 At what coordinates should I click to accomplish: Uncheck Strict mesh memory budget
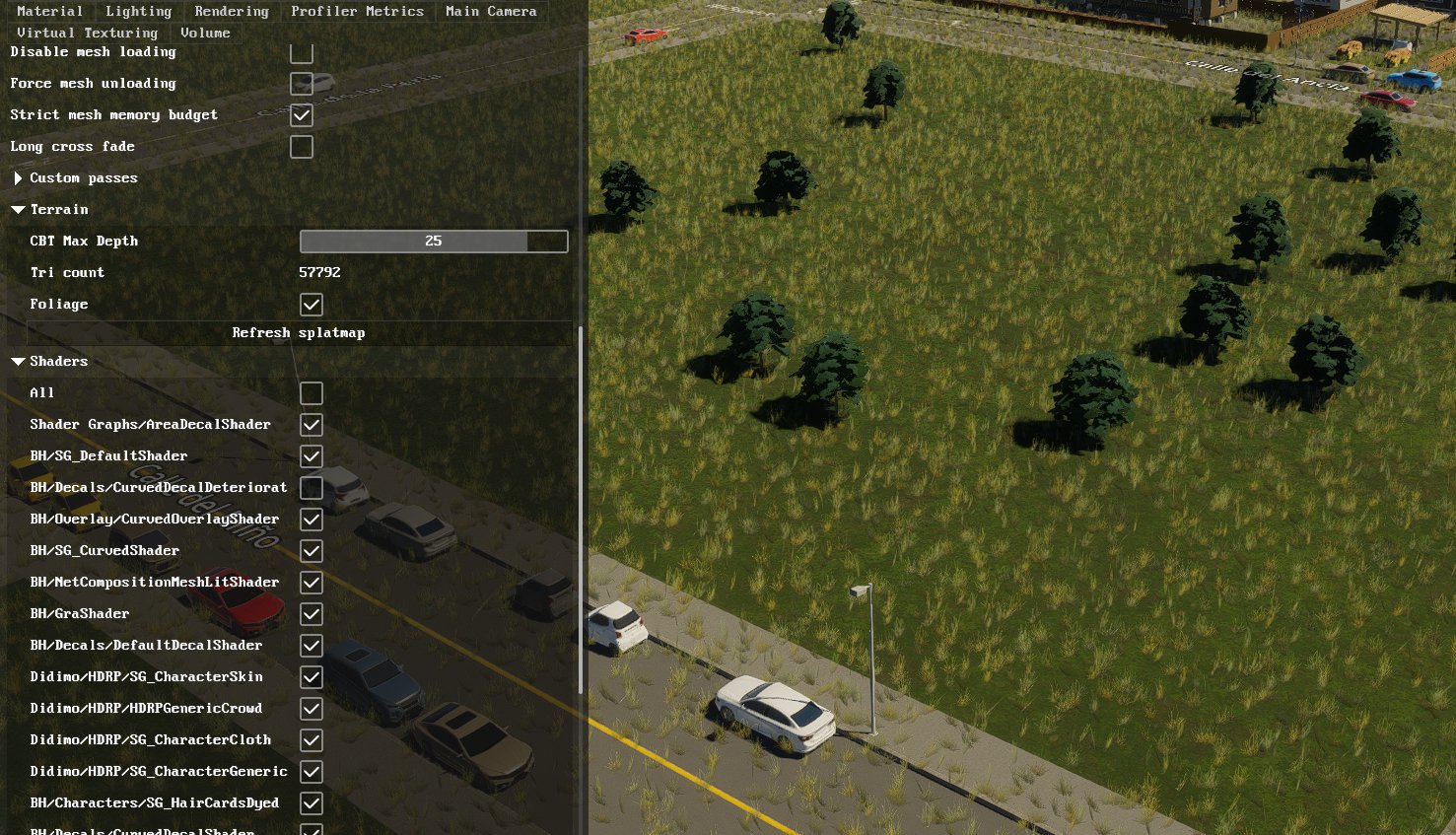302,115
